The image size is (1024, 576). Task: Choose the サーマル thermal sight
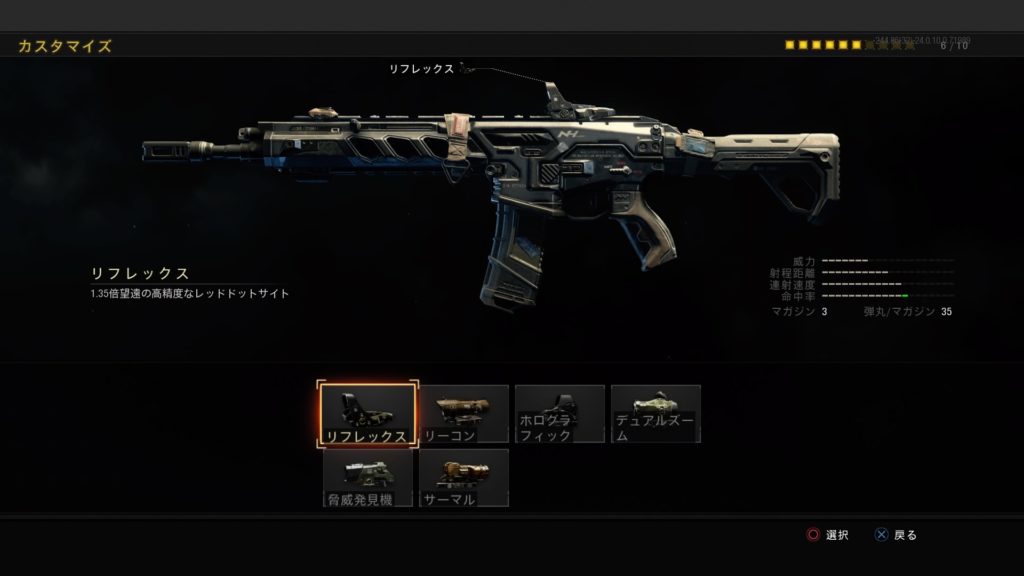(464, 478)
